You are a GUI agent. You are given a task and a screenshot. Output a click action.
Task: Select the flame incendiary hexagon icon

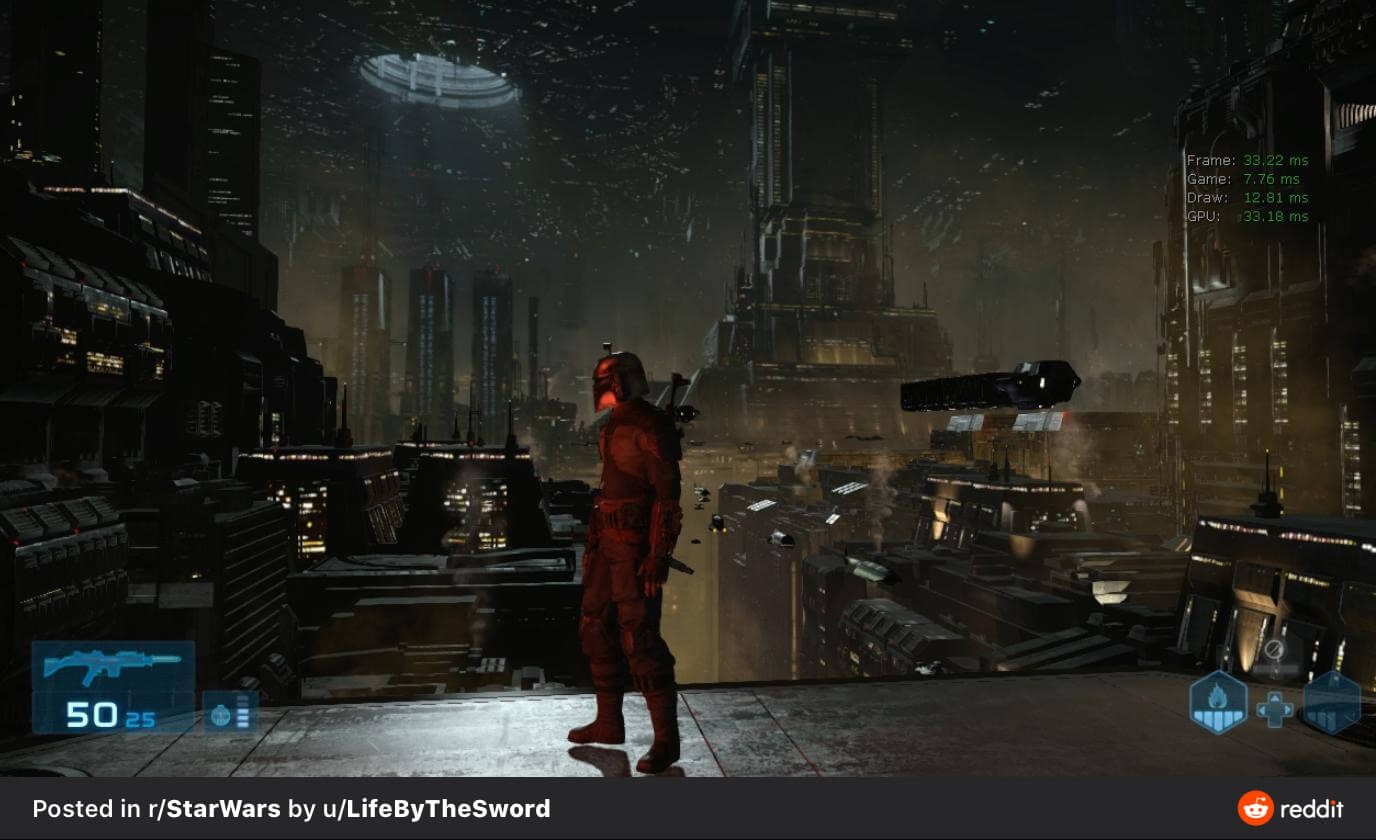pos(1217,698)
